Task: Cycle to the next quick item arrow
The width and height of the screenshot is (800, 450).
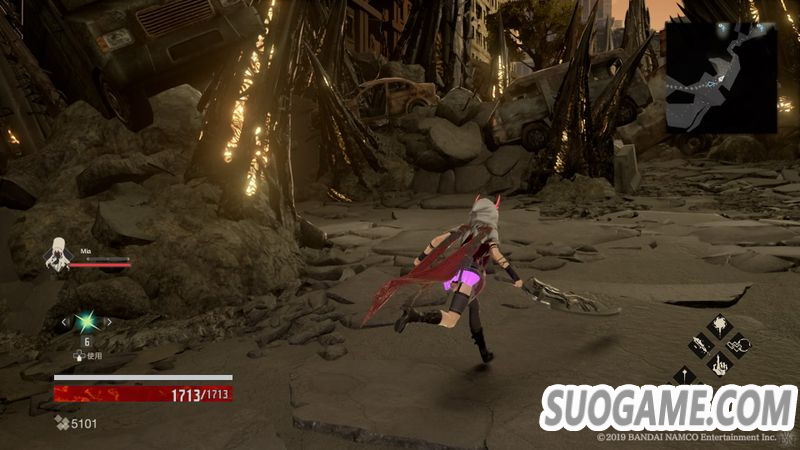Action: 107,321
